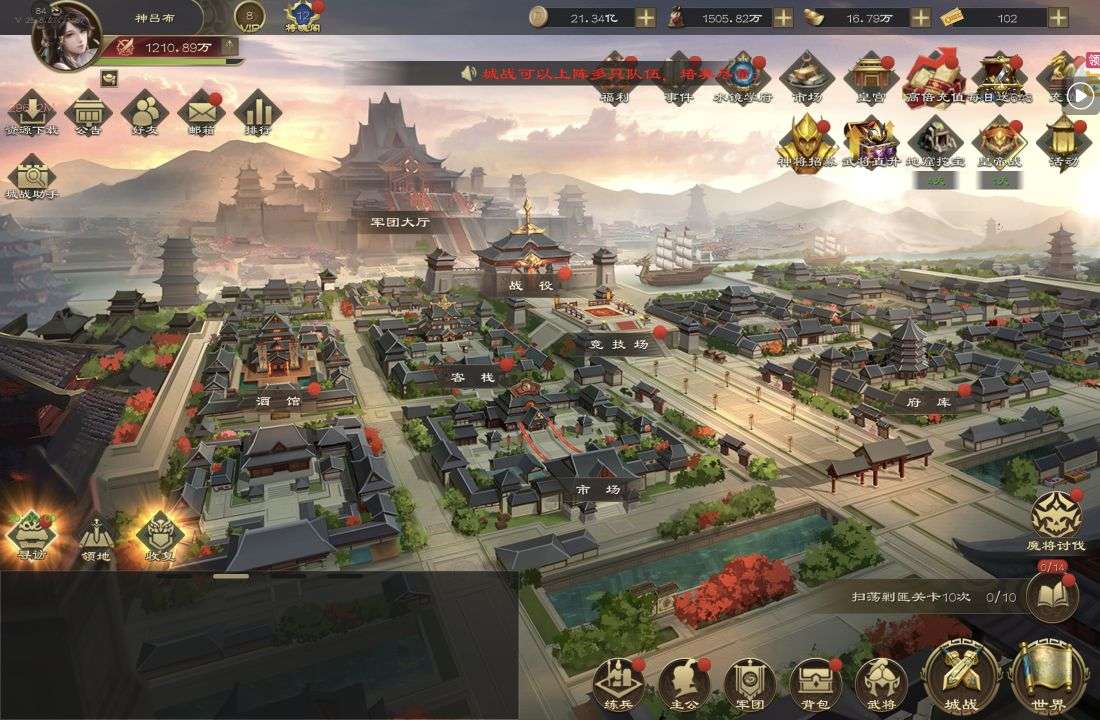Open the 好友 friends list

click(145, 110)
